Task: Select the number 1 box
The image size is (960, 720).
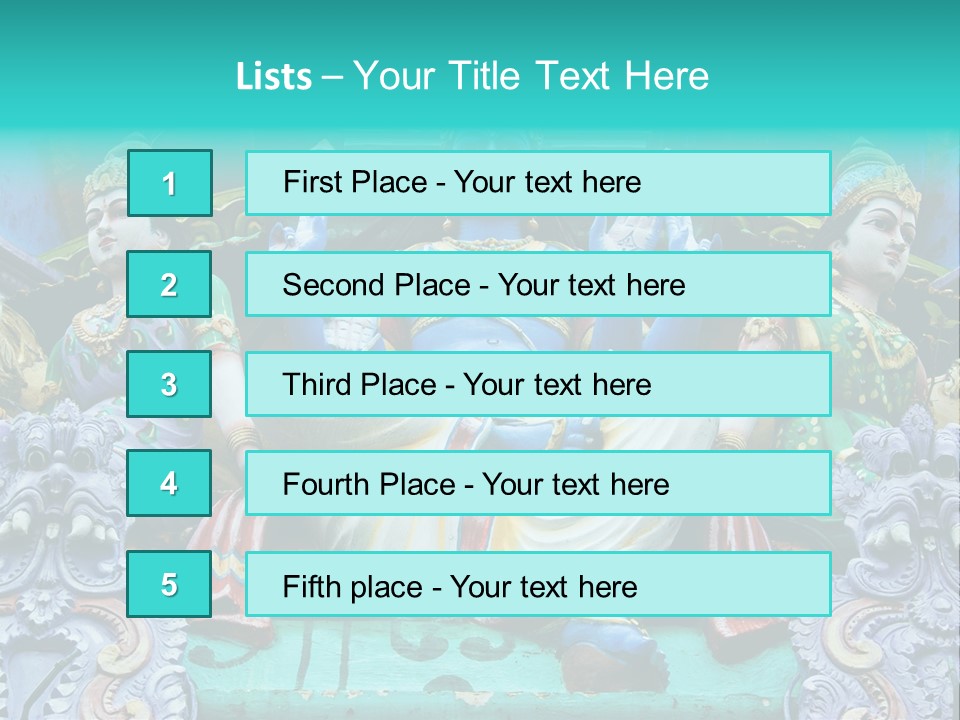Action: pos(169,183)
